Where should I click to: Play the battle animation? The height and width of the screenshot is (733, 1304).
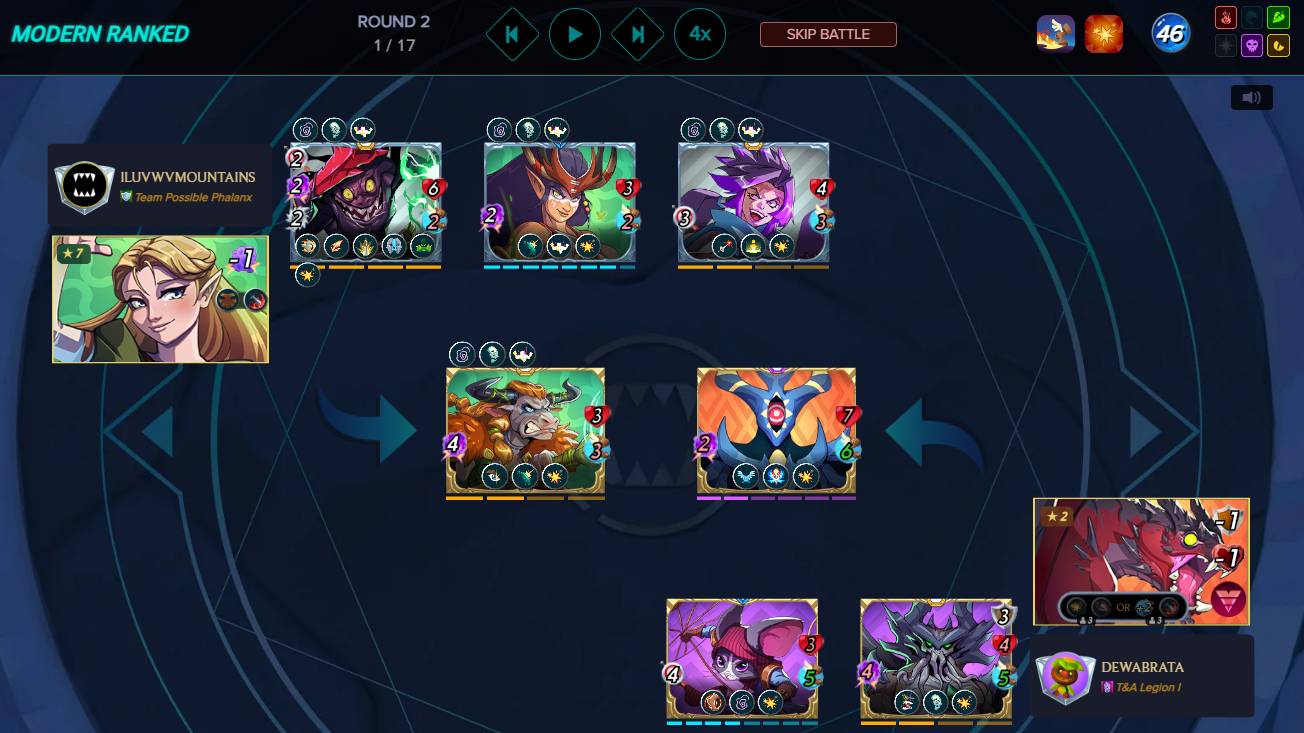coord(575,34)
